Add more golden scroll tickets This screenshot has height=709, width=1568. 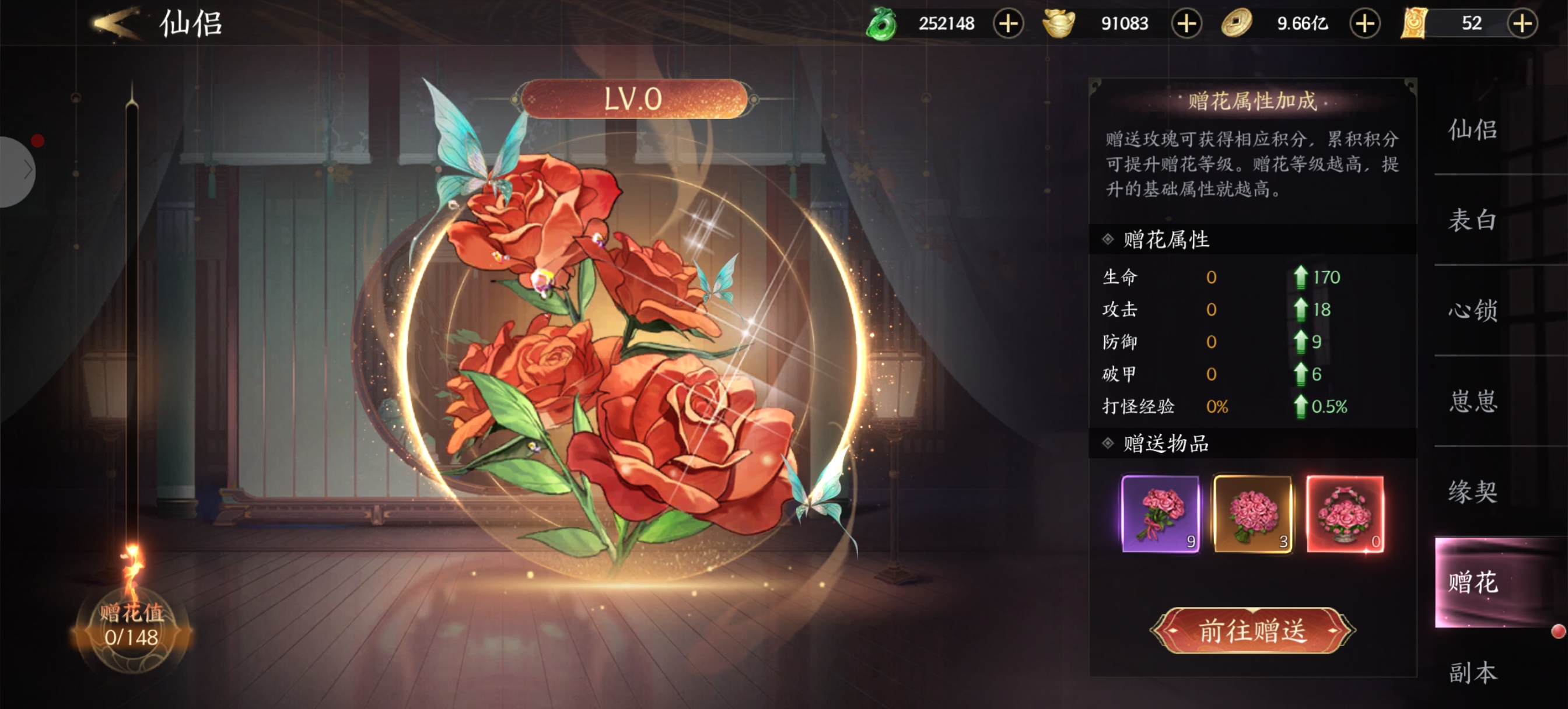(x=1522, y=24)
